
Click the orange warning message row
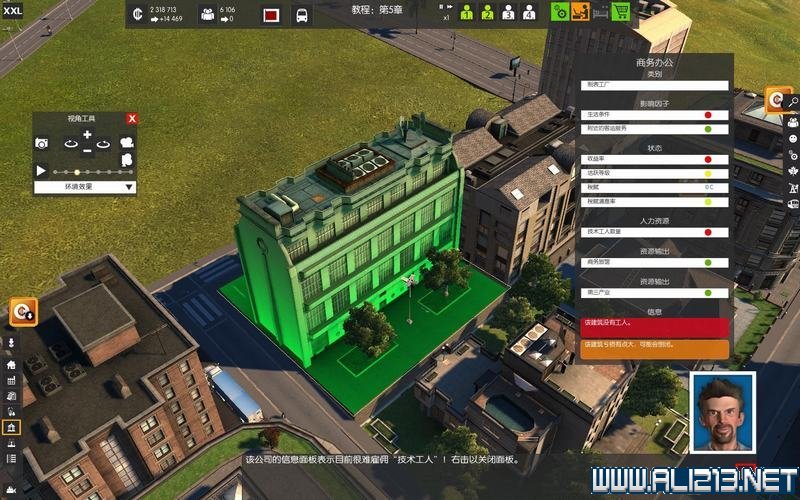(655, 346)
